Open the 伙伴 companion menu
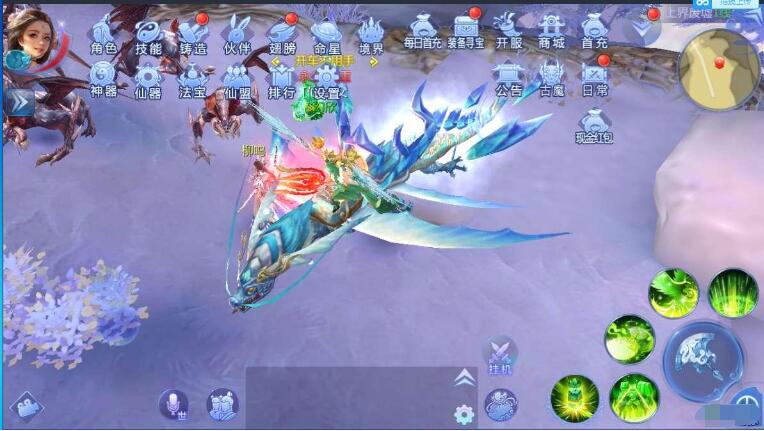Viewport: 764px width, 431px height. click(237, 34)
